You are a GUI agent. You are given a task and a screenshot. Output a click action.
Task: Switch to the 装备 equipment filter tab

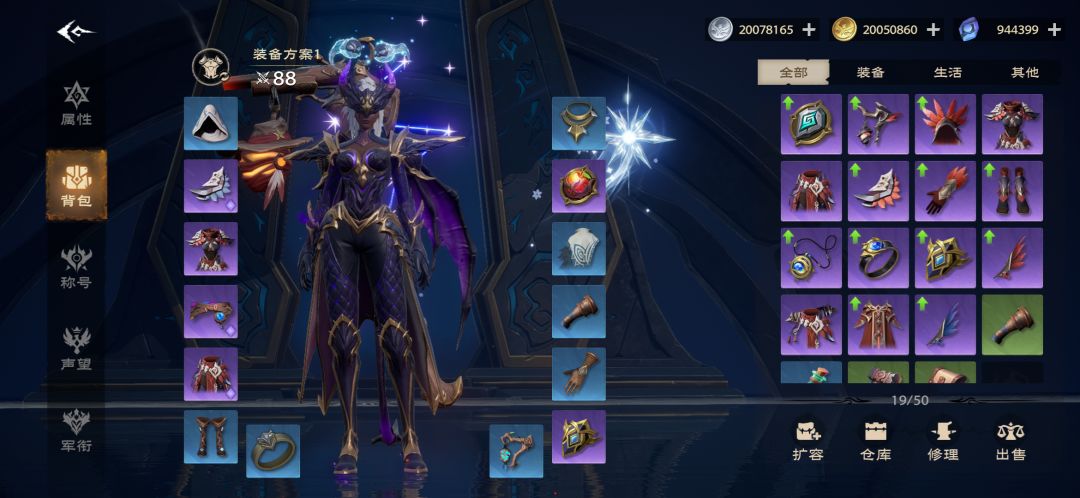pyautogui.click(x=870, y=72)
